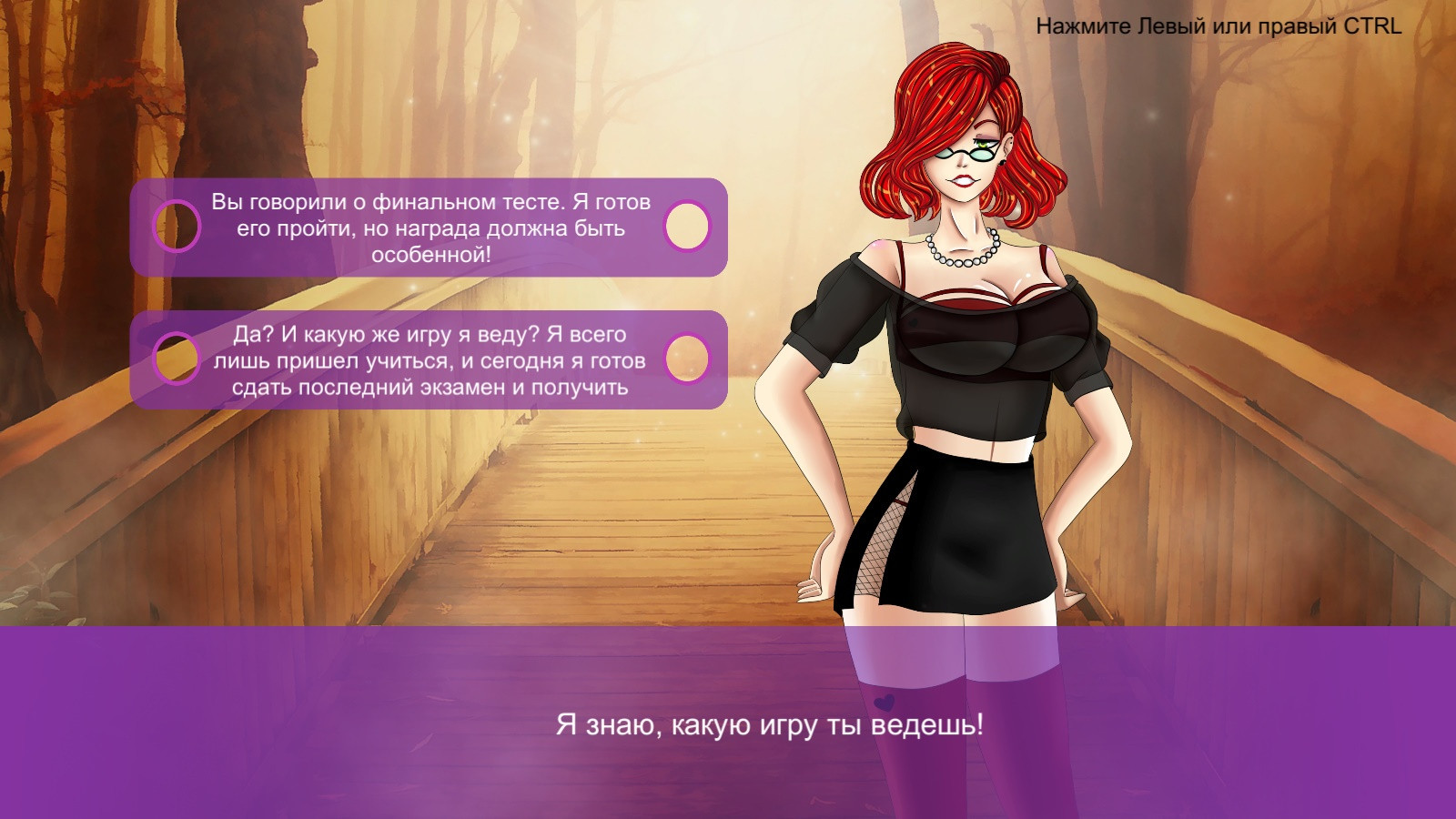1456x819 pixels.
Task: Click the line "Я знаю, какую игру ты ведешь!"
Action: click(771, 723)
